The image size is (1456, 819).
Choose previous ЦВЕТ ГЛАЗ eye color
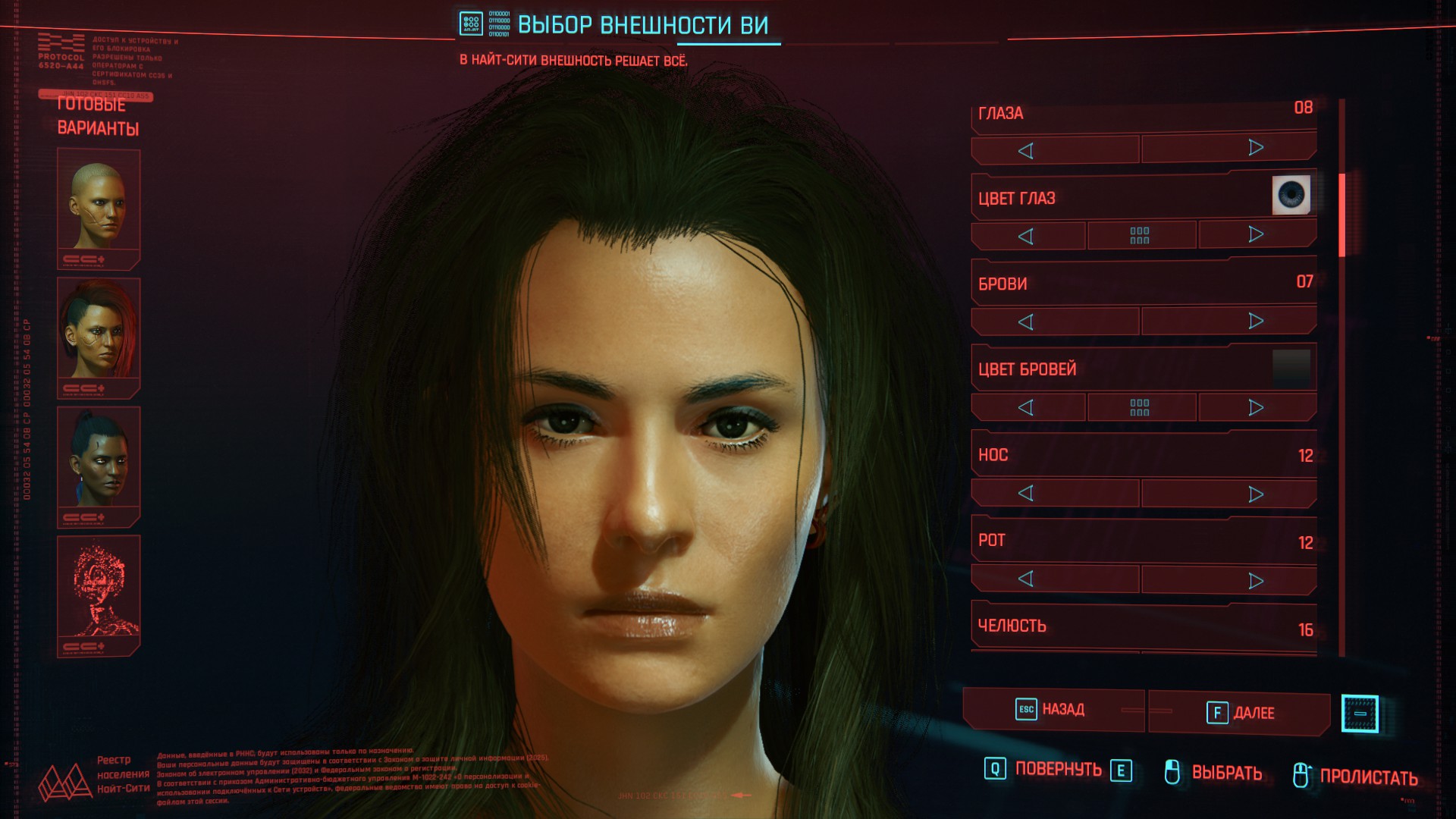[1026, 236]
